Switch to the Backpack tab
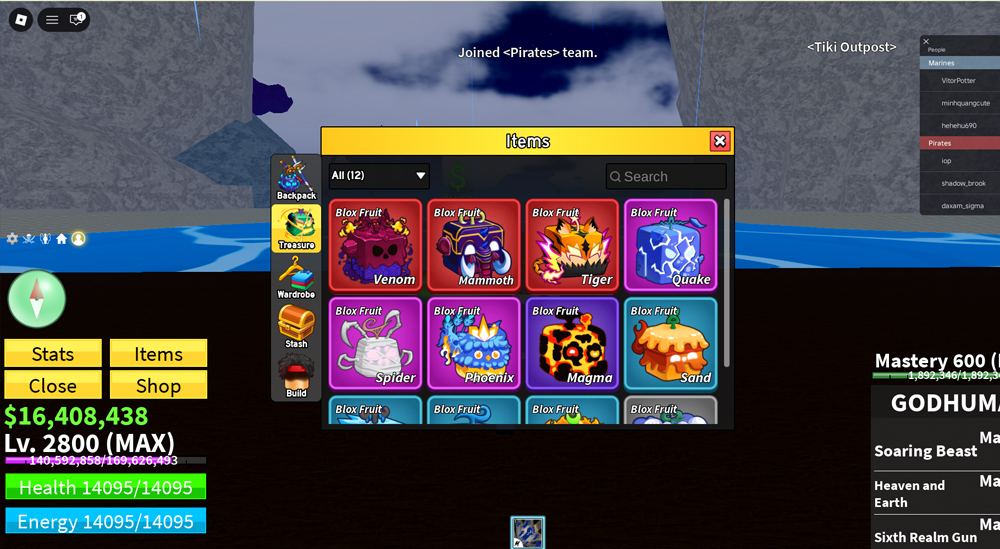The image size is (1000, 549). [296, 179]
